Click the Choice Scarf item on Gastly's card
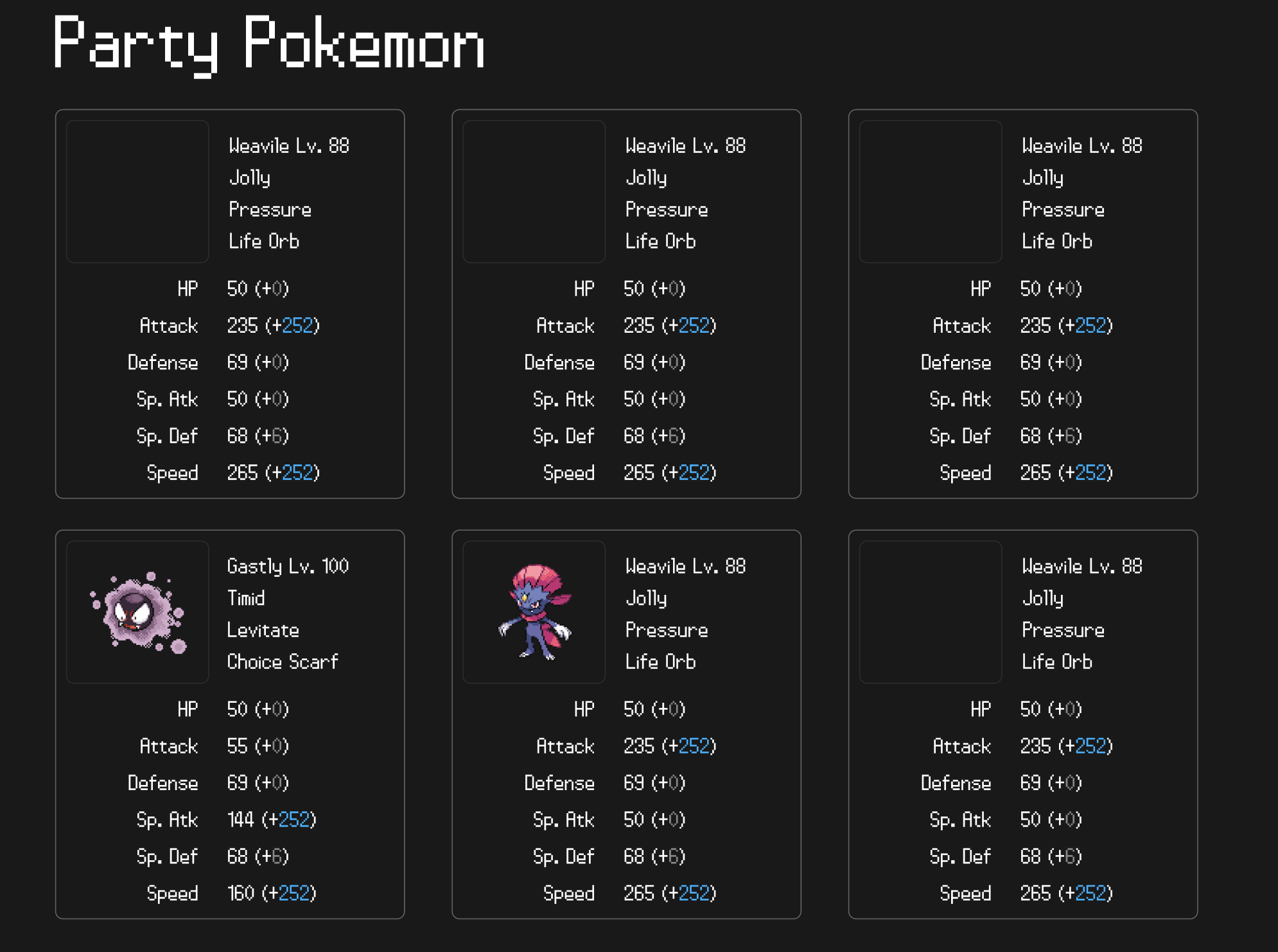 pyautogui.click(x=283, y=662)
